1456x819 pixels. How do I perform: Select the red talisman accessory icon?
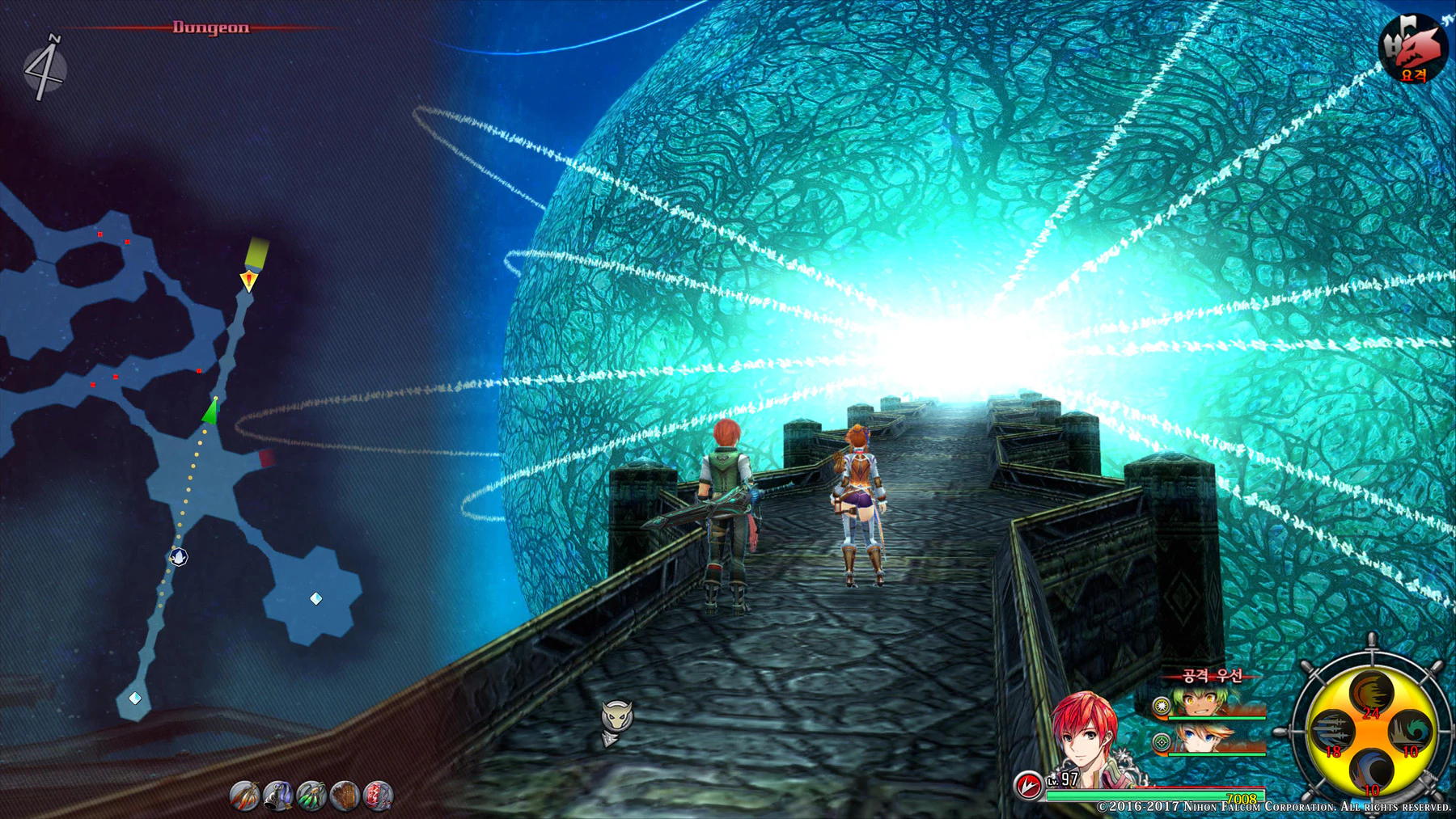coord(378,796)
